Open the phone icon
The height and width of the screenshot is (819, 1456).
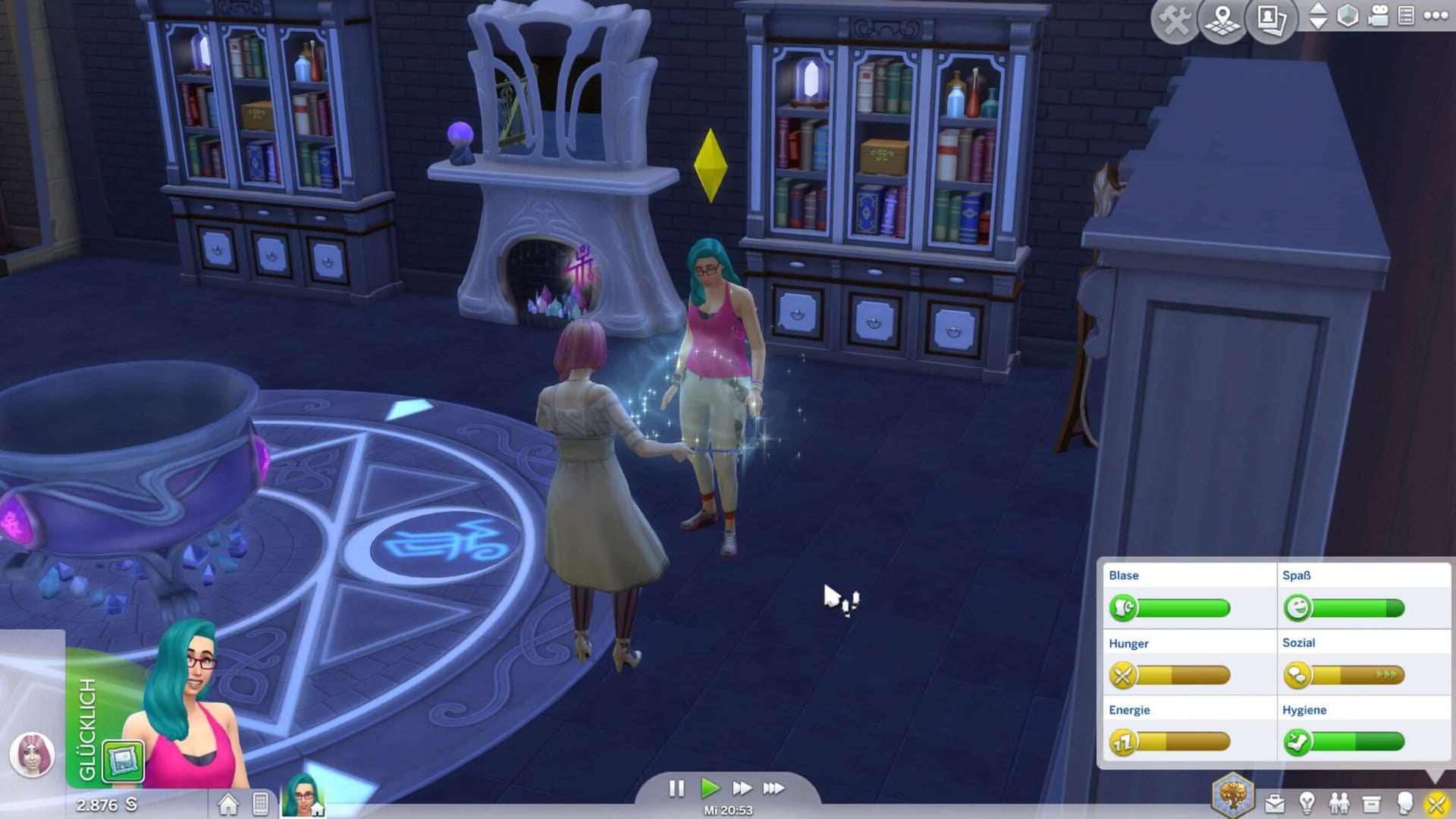click(x=260, y=804)
